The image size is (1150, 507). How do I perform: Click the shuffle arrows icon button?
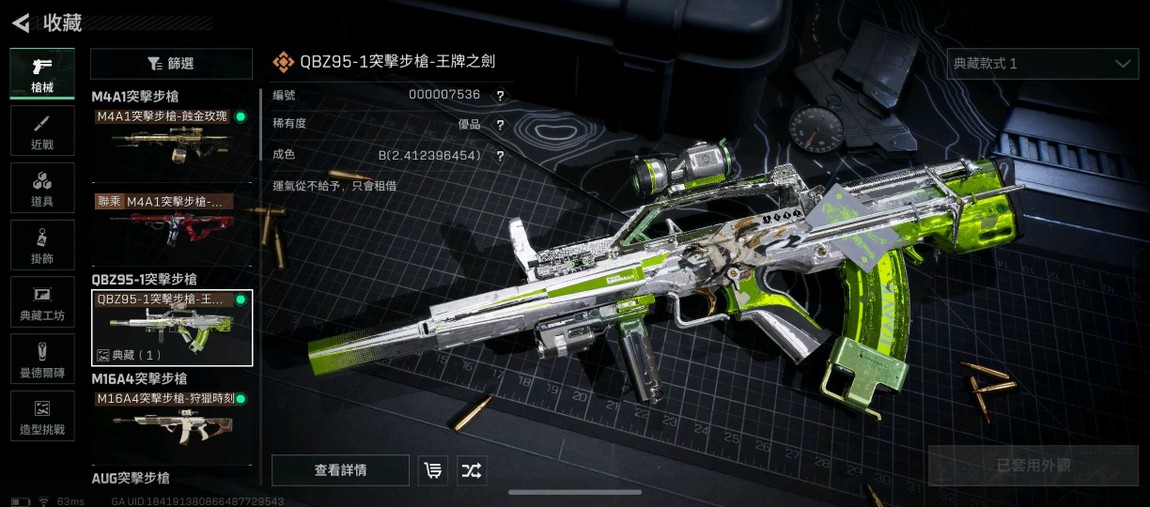[472, 470]
